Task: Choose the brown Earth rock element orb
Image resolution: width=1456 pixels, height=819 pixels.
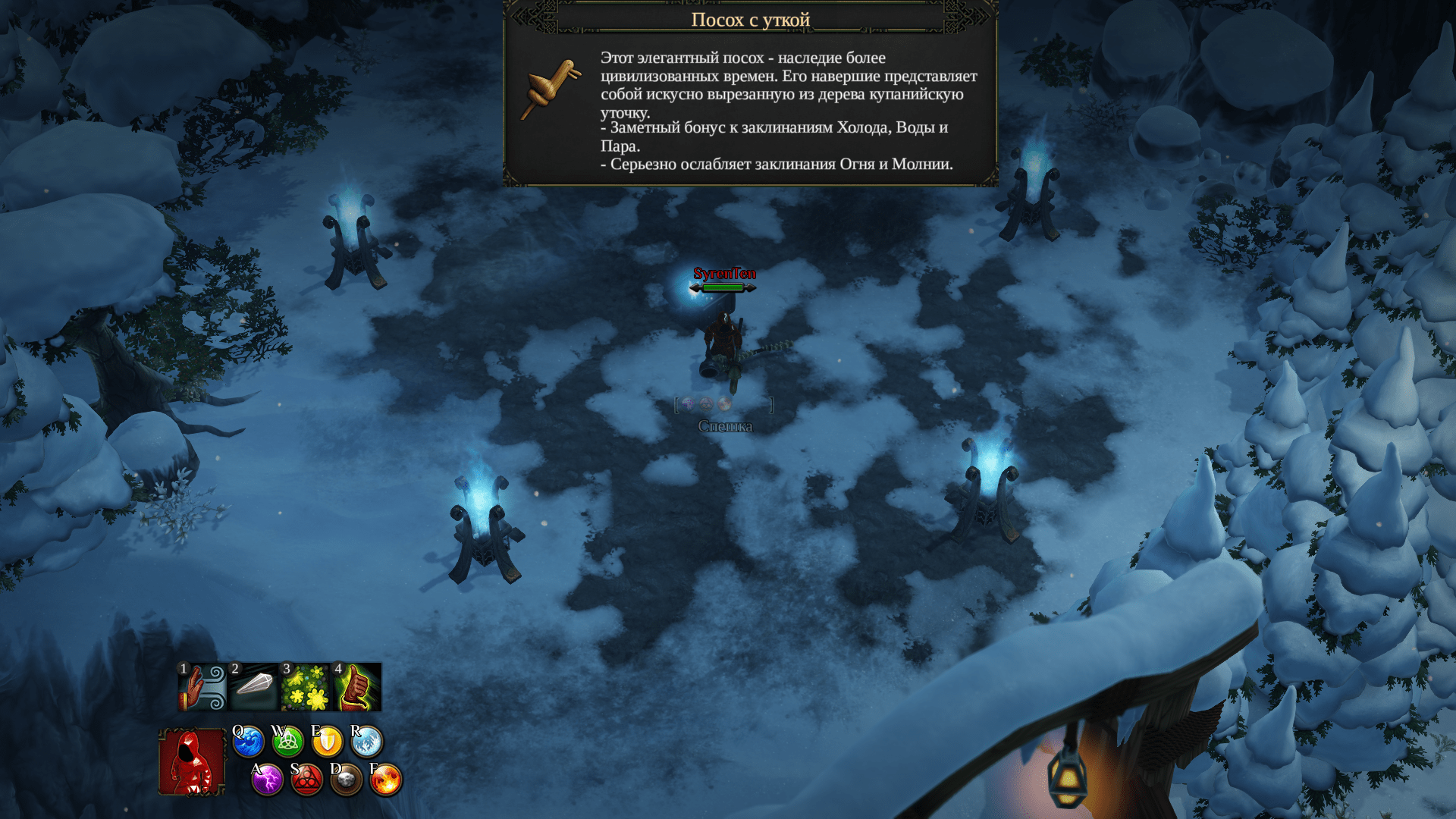Action: click(x=346, y=780)
